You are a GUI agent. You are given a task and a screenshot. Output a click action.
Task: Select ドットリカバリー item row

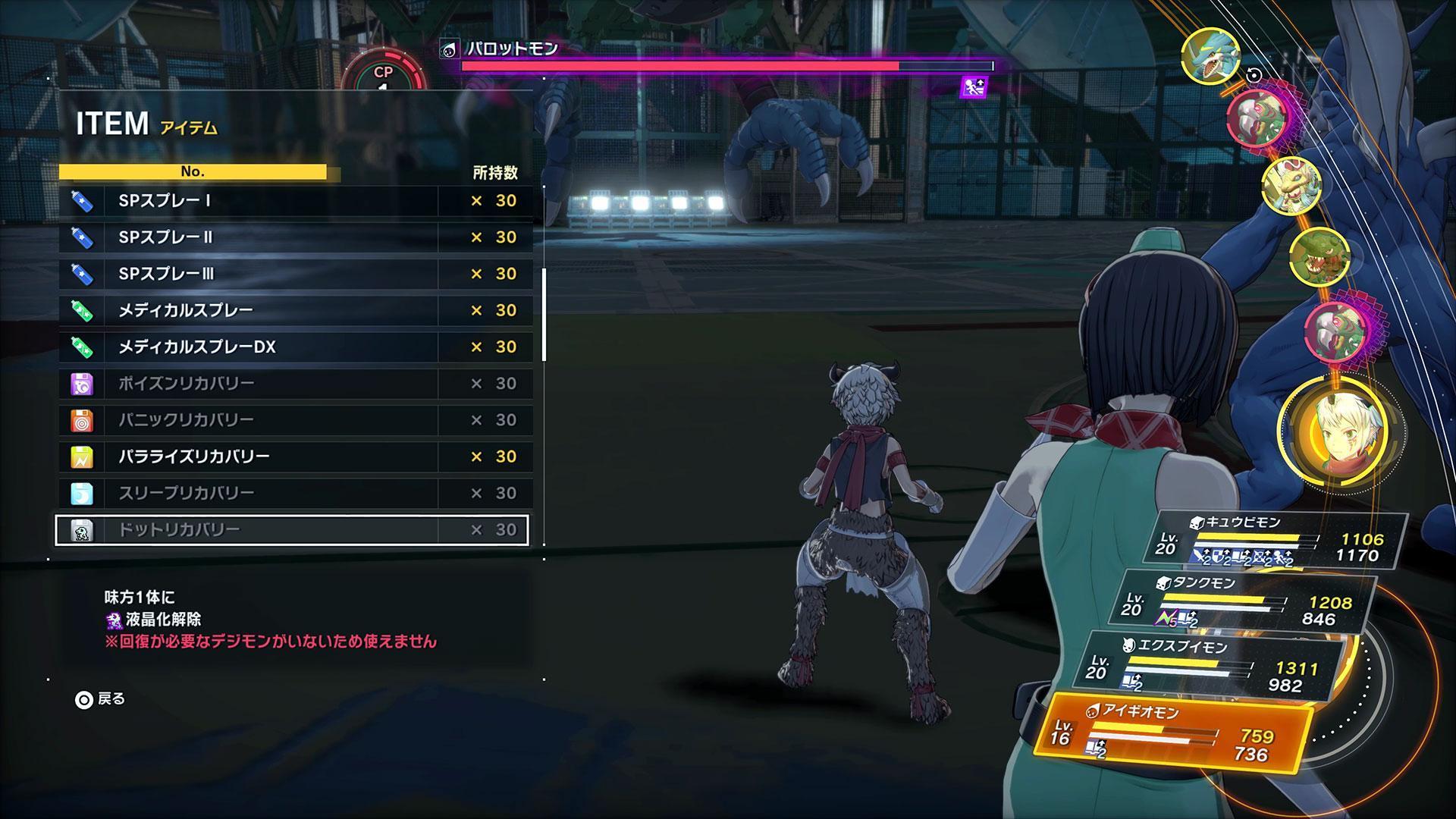pyautogui.click(x=296, y=529)
